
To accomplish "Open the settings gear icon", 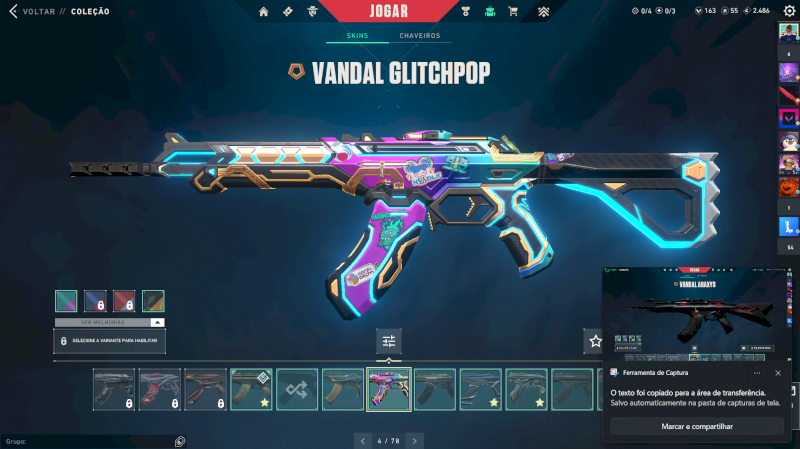I will click(x=789, y=11).
